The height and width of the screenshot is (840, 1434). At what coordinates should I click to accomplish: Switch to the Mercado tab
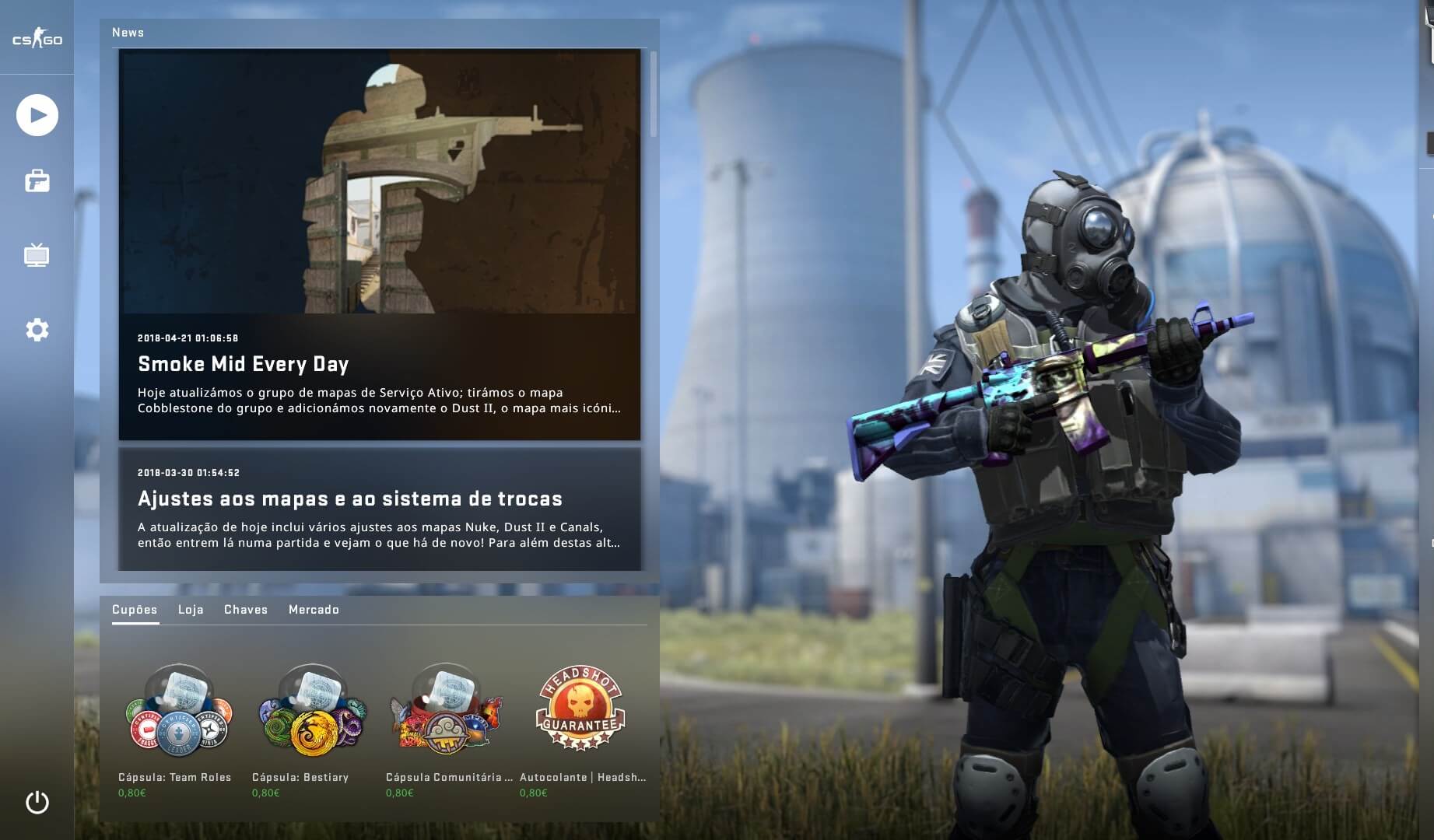(x=314, y=610)
